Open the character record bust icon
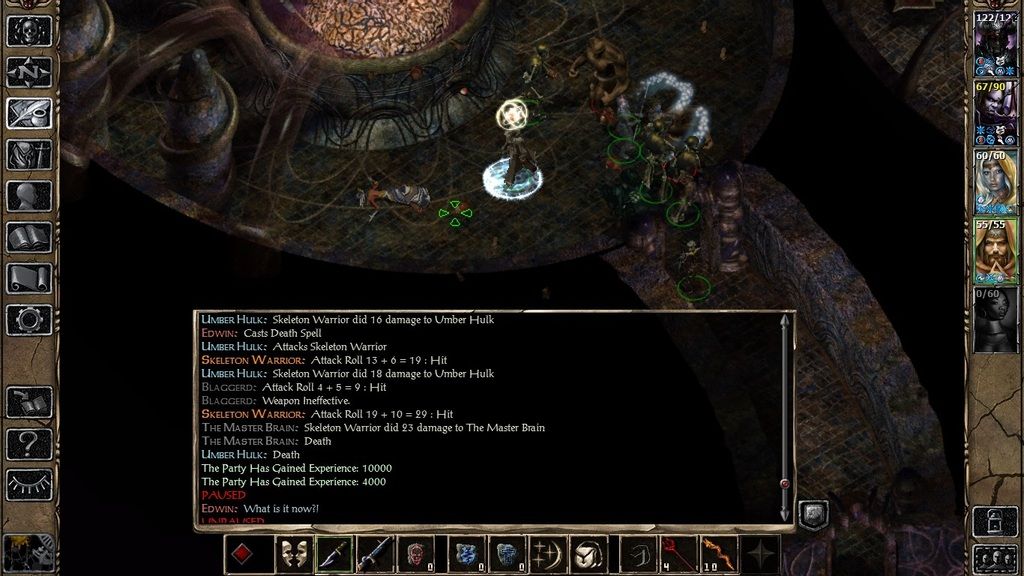This screenshot has height=576, width=1024. (29, 196)
